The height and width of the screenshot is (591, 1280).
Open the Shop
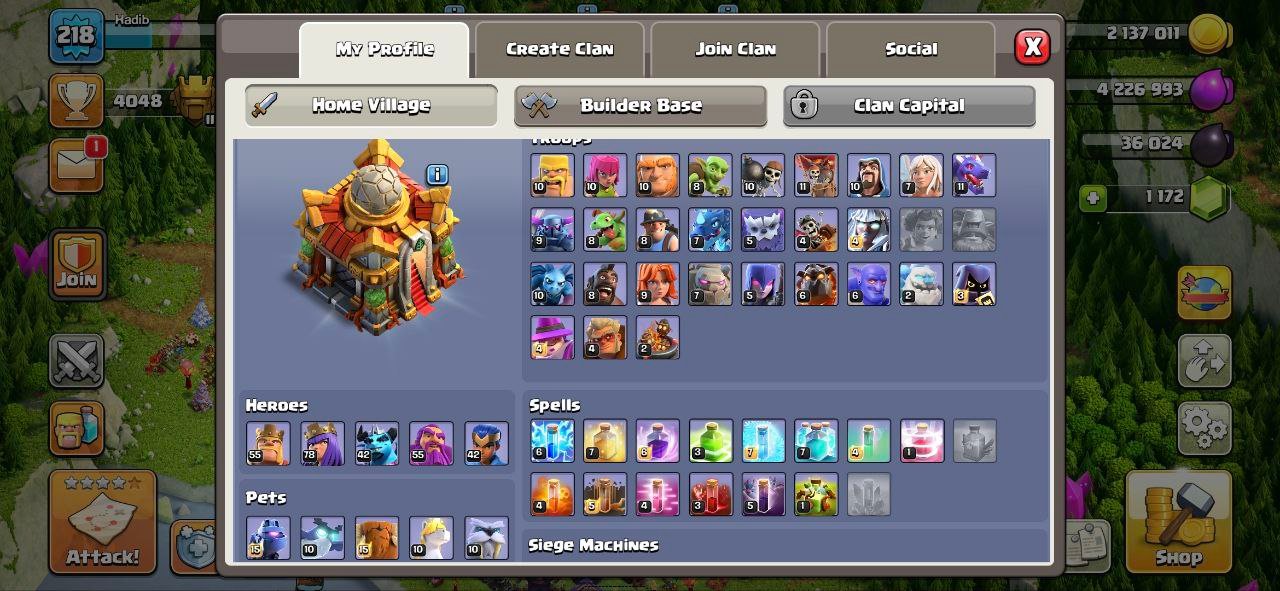pyautogui.click(x=1177, y=520)
